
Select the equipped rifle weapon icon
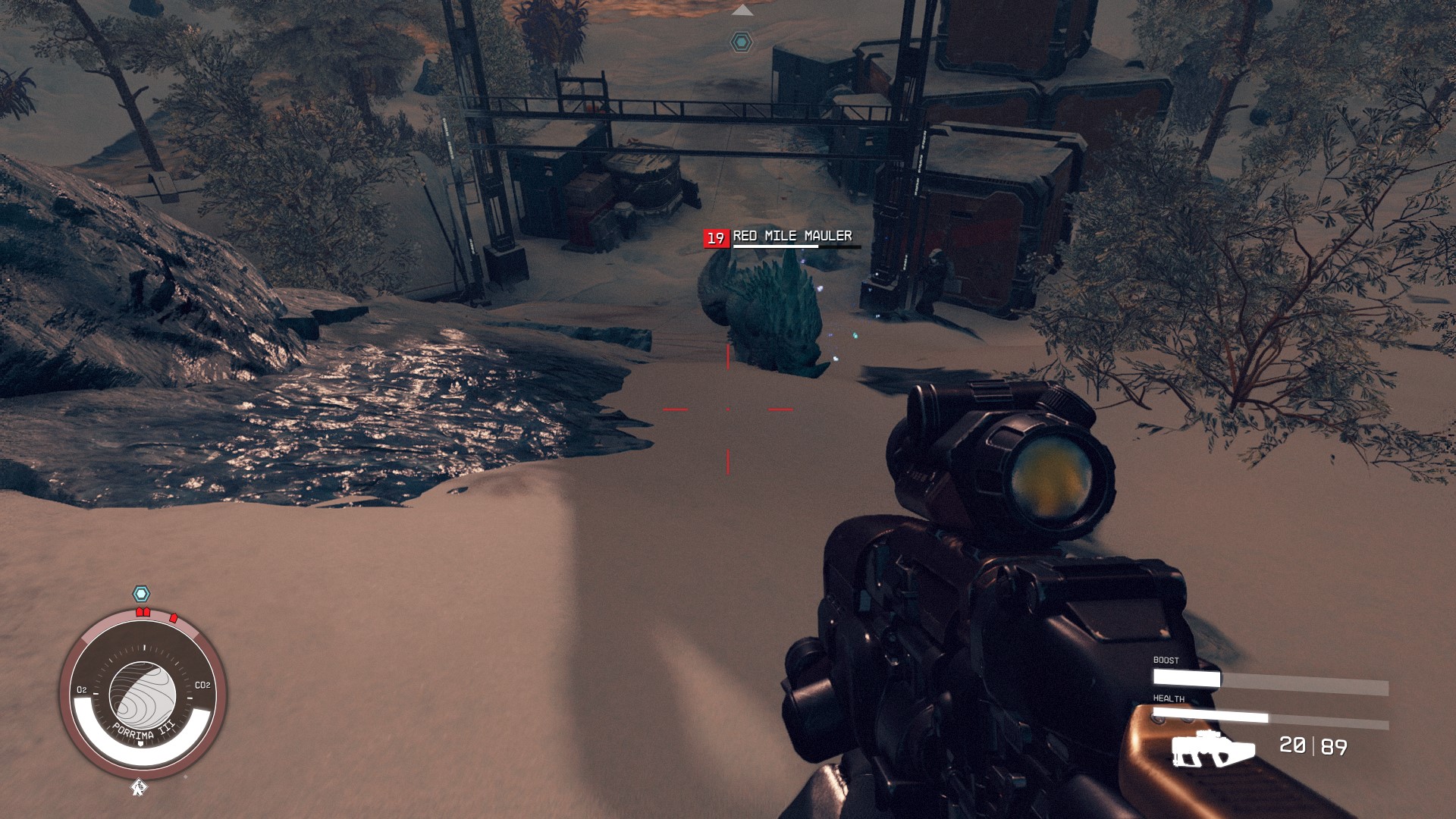1212,748
